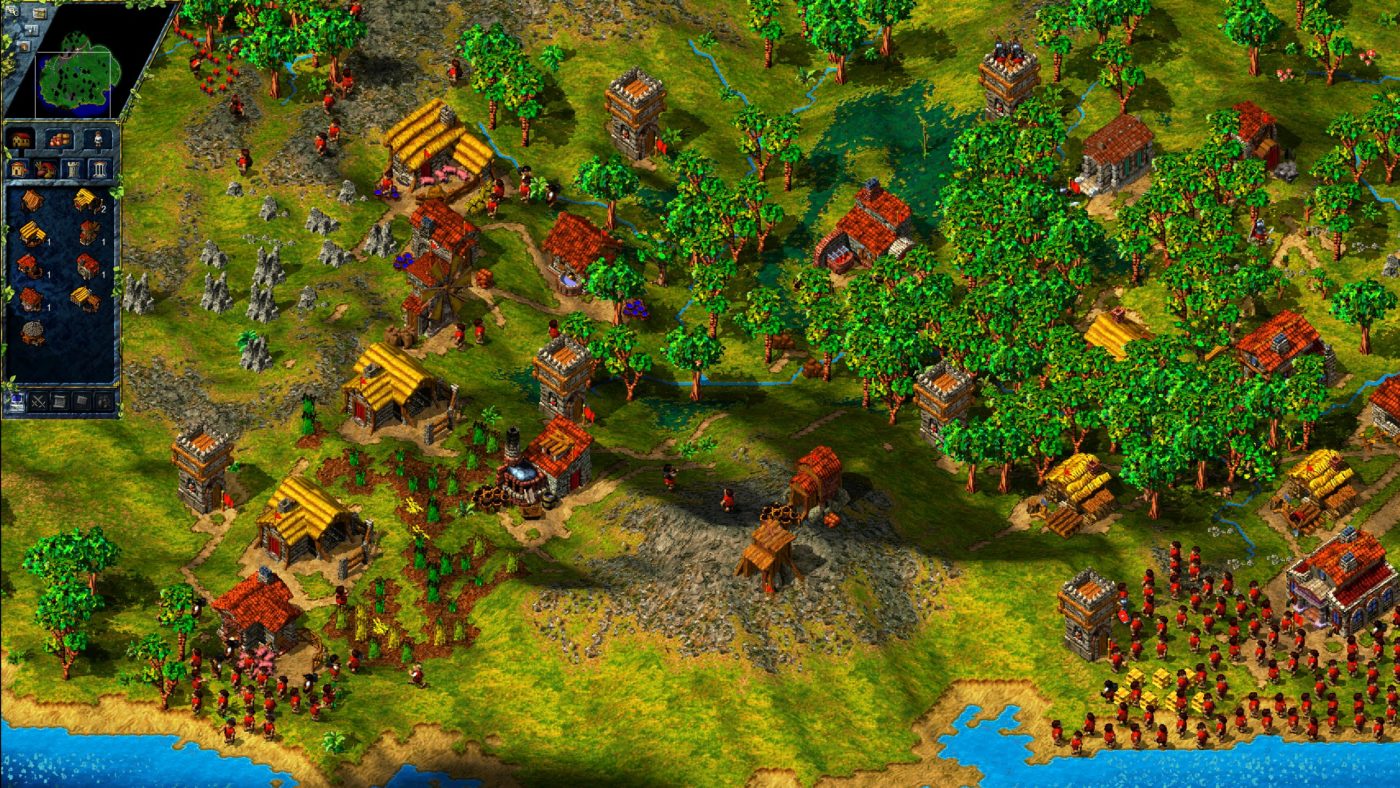This screenshot has height=788, width=1400.
Task: Select the basic house buildings category
Action: (19, 168)
